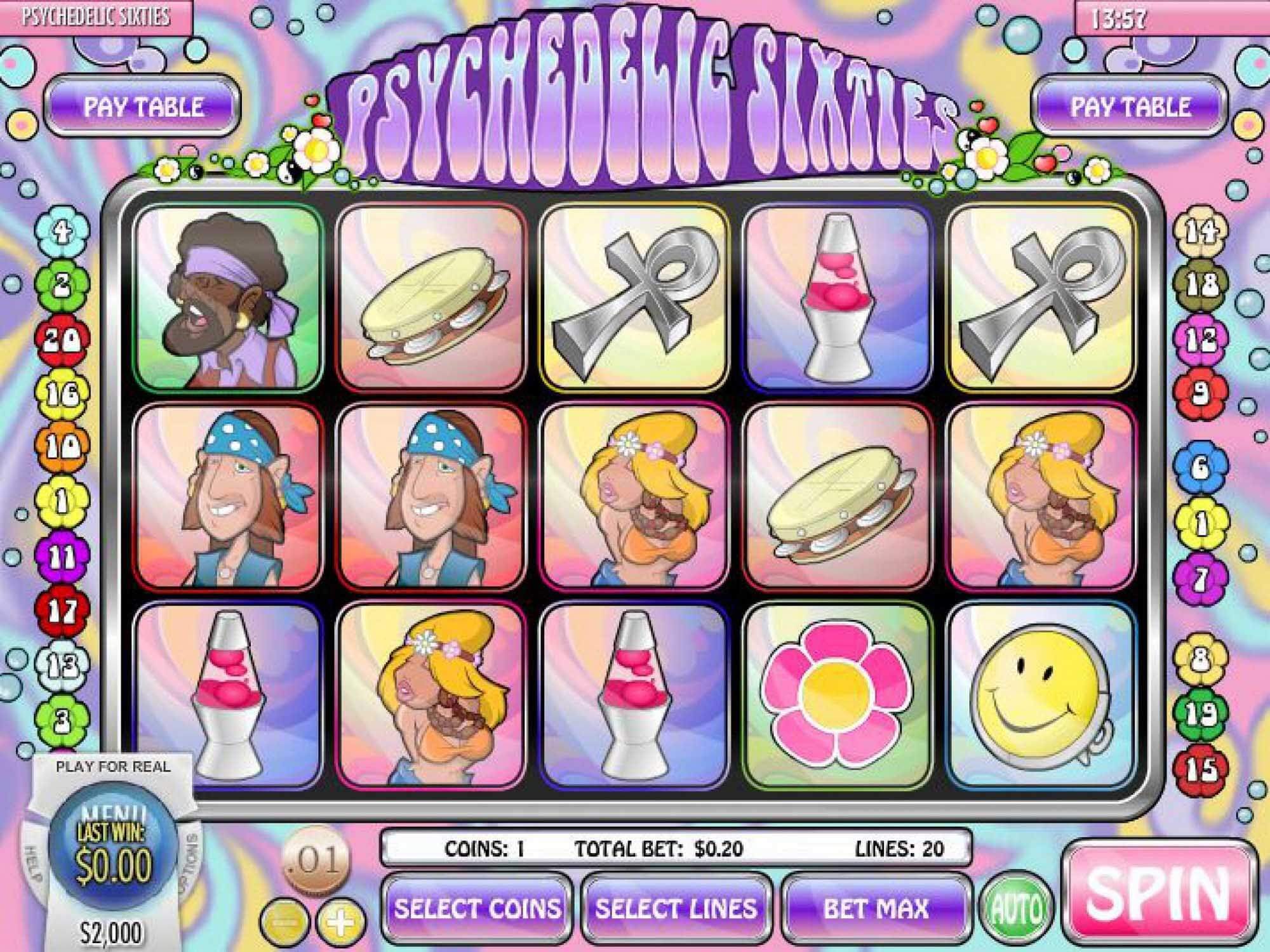Click the PLAY FOR REAL banner
This screenshot has width=1270, height=952.
click(113, 767)
